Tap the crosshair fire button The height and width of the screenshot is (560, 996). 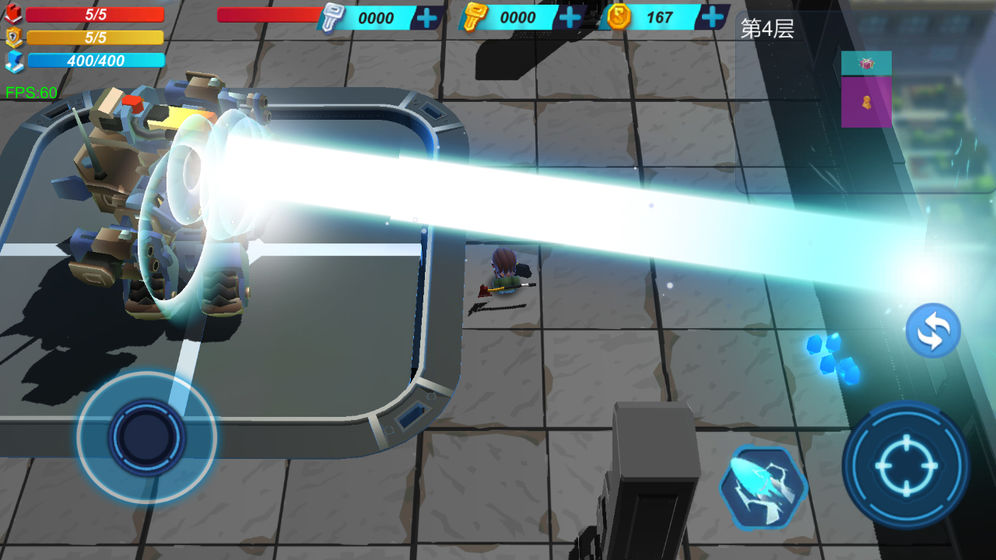pos(904,464)
